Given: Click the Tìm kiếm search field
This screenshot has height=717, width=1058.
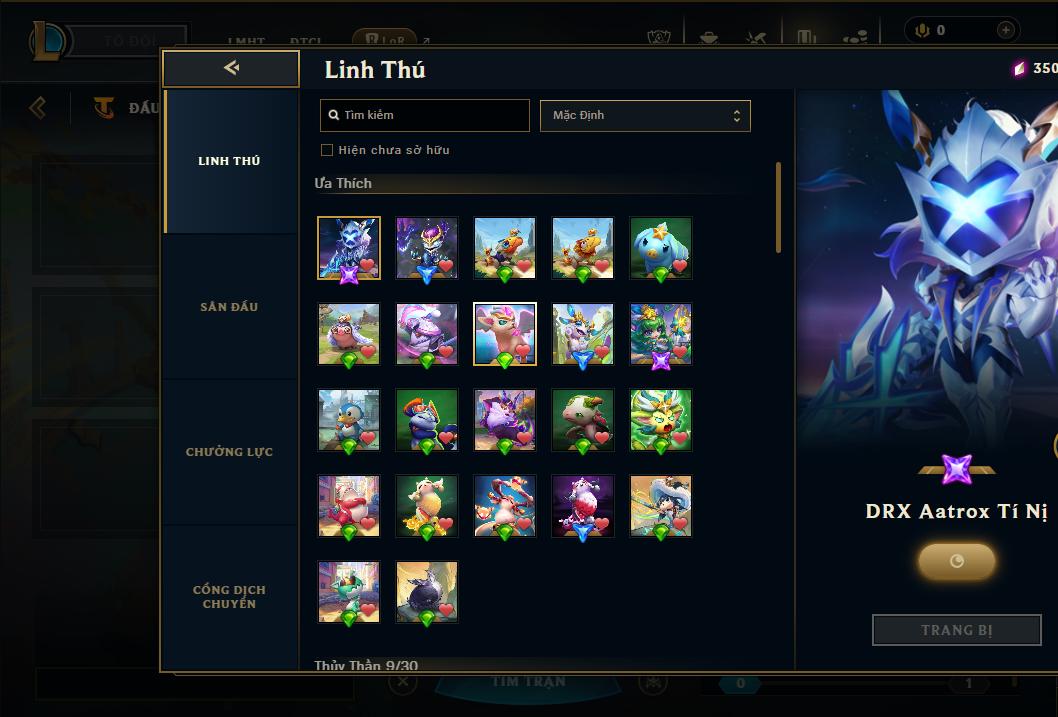Looking at the screenshot, I should tap(425, 115).
